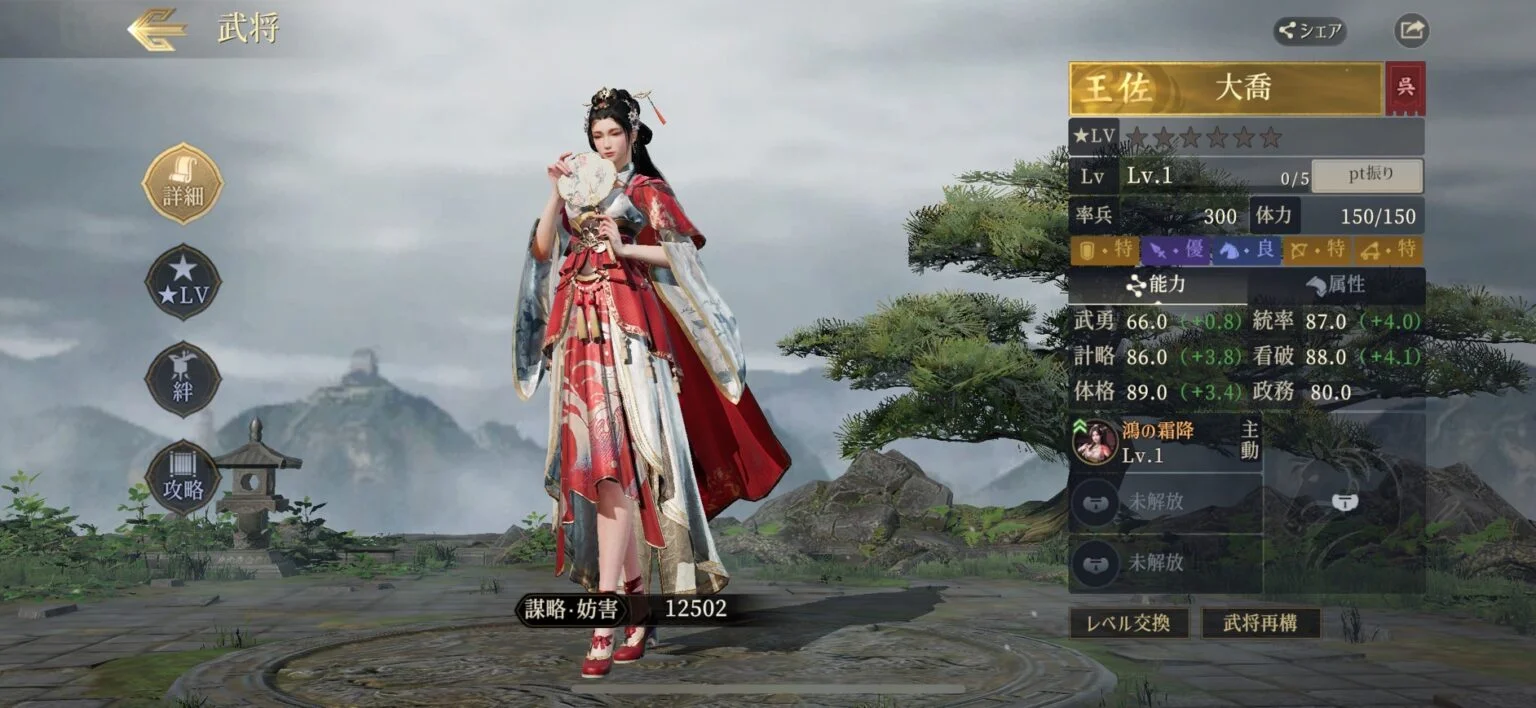The width and height of the screenshot is (1536, 708).
Task: Click the 武将再構 rebuild general button
Action: (1261, 623)
